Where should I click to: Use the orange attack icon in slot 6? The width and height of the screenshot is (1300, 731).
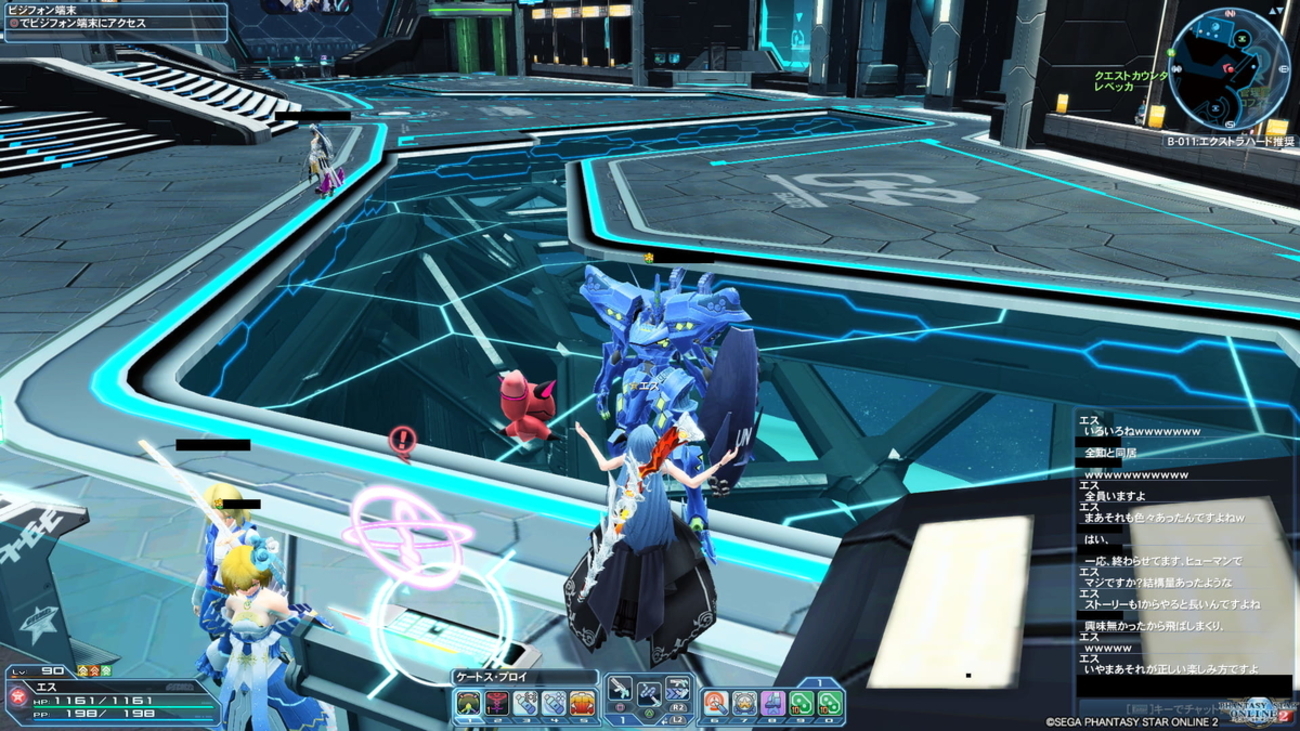click(x=714, y=702)
